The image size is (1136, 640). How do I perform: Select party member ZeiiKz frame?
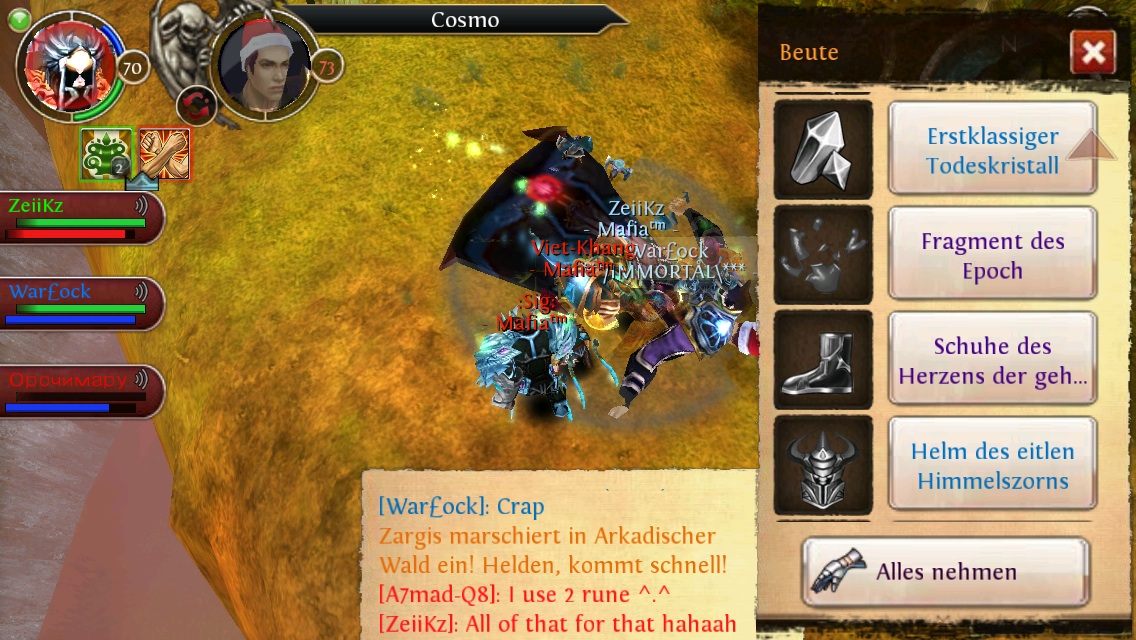[80, 218]
